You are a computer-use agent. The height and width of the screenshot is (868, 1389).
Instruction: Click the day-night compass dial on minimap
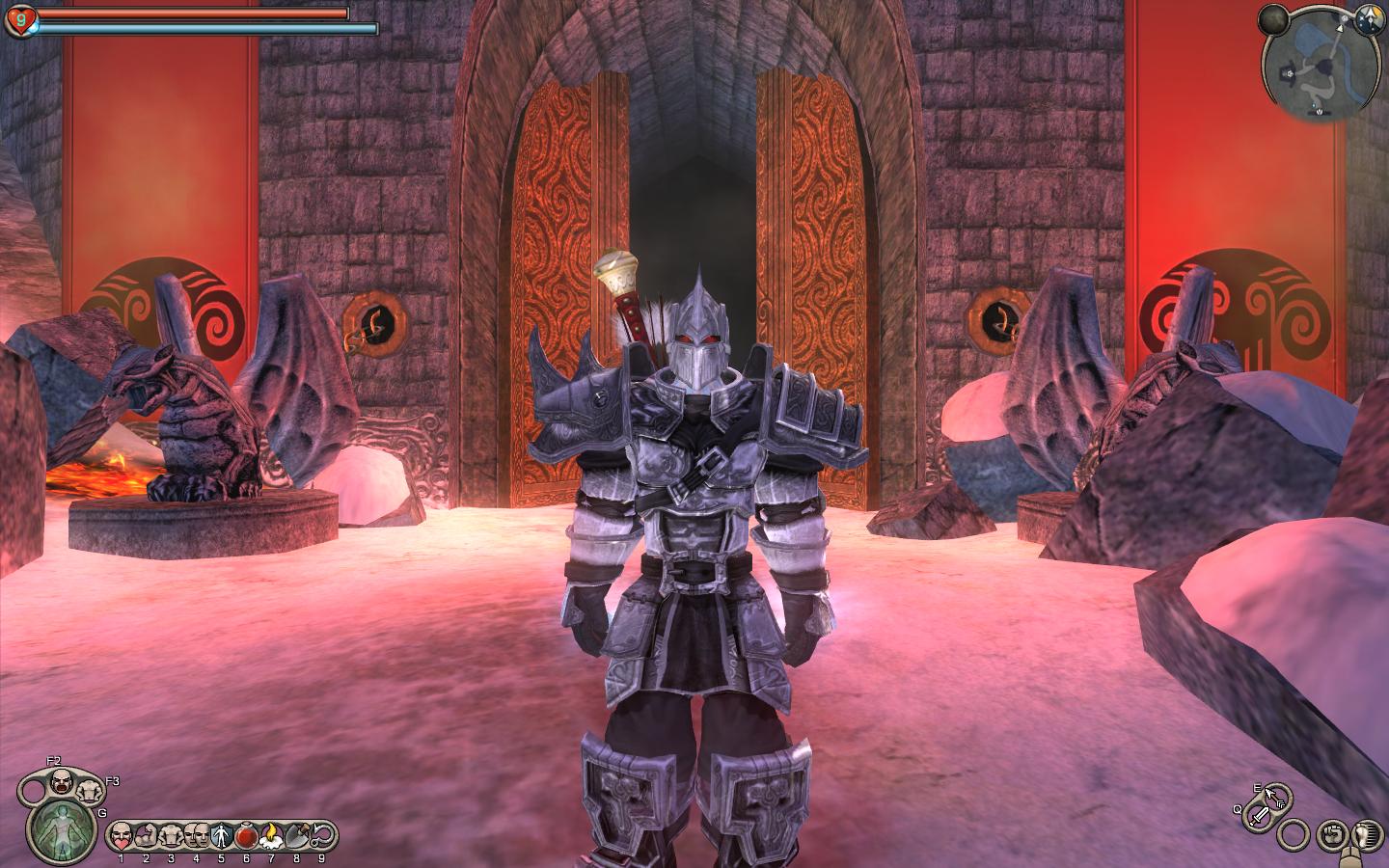[x=1367, y=17]
